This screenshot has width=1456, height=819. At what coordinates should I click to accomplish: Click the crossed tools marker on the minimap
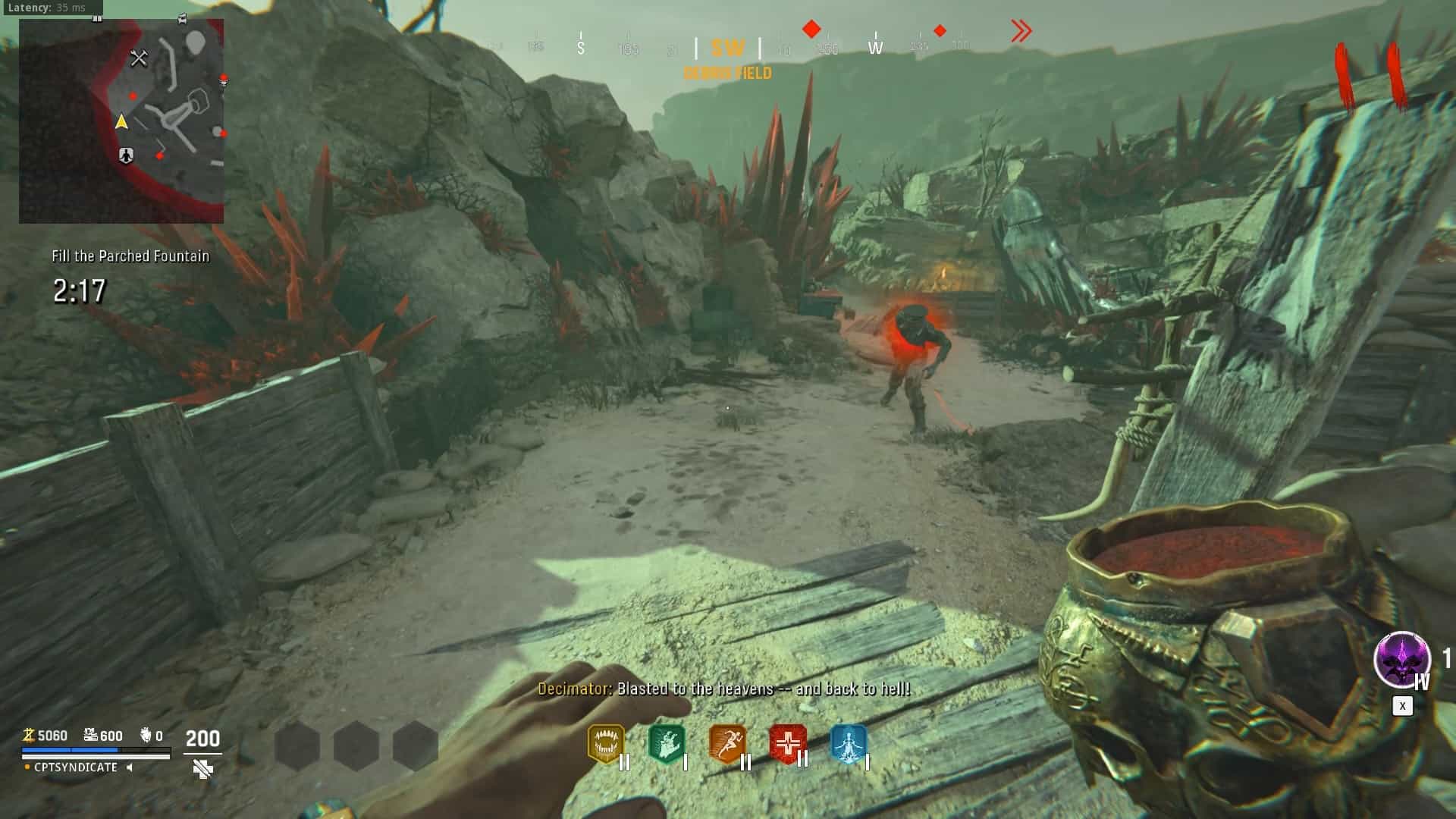pyautogui.click(x=139, y=58)
